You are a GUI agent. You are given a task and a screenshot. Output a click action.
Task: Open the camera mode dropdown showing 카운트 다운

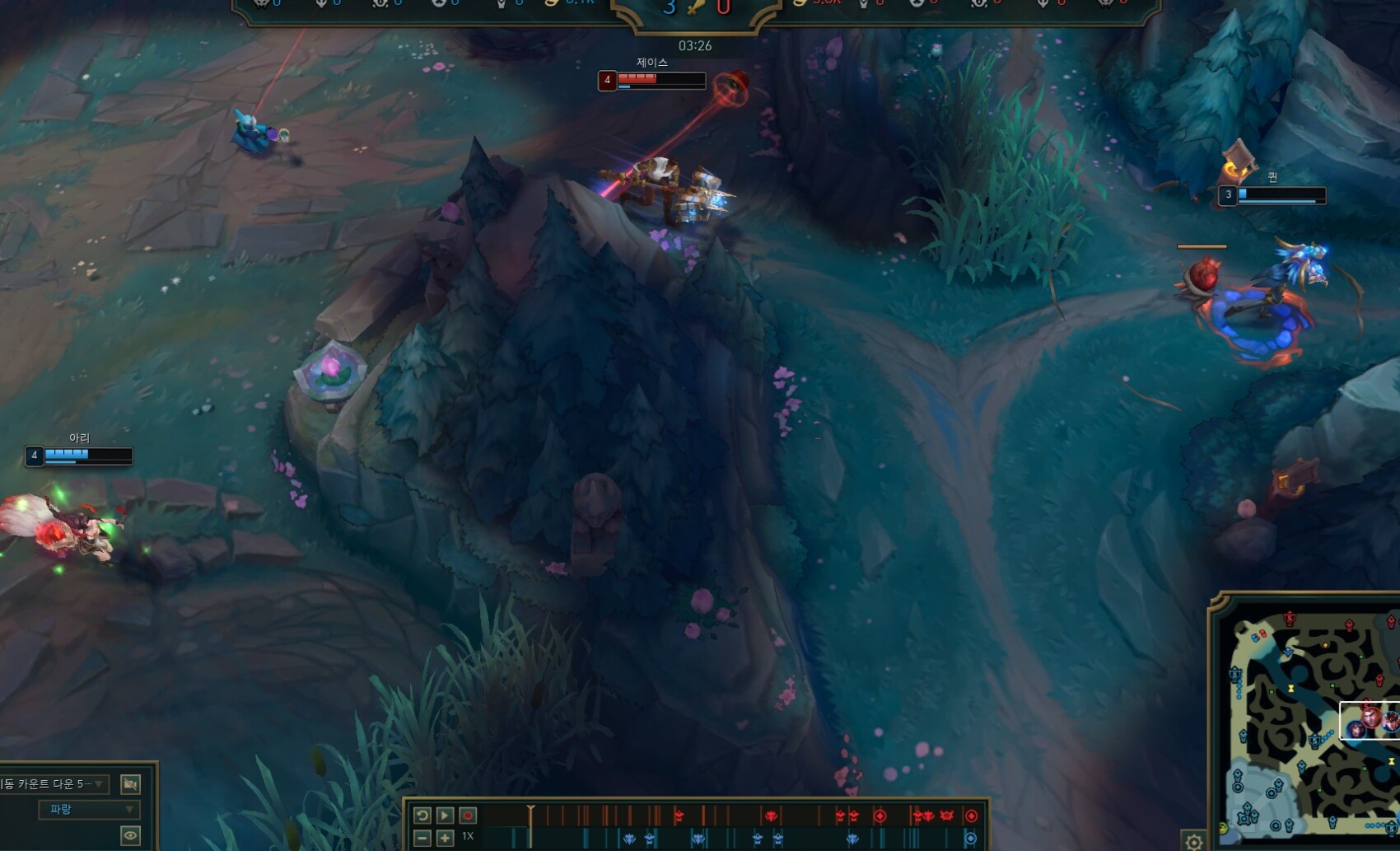[54, 783]
